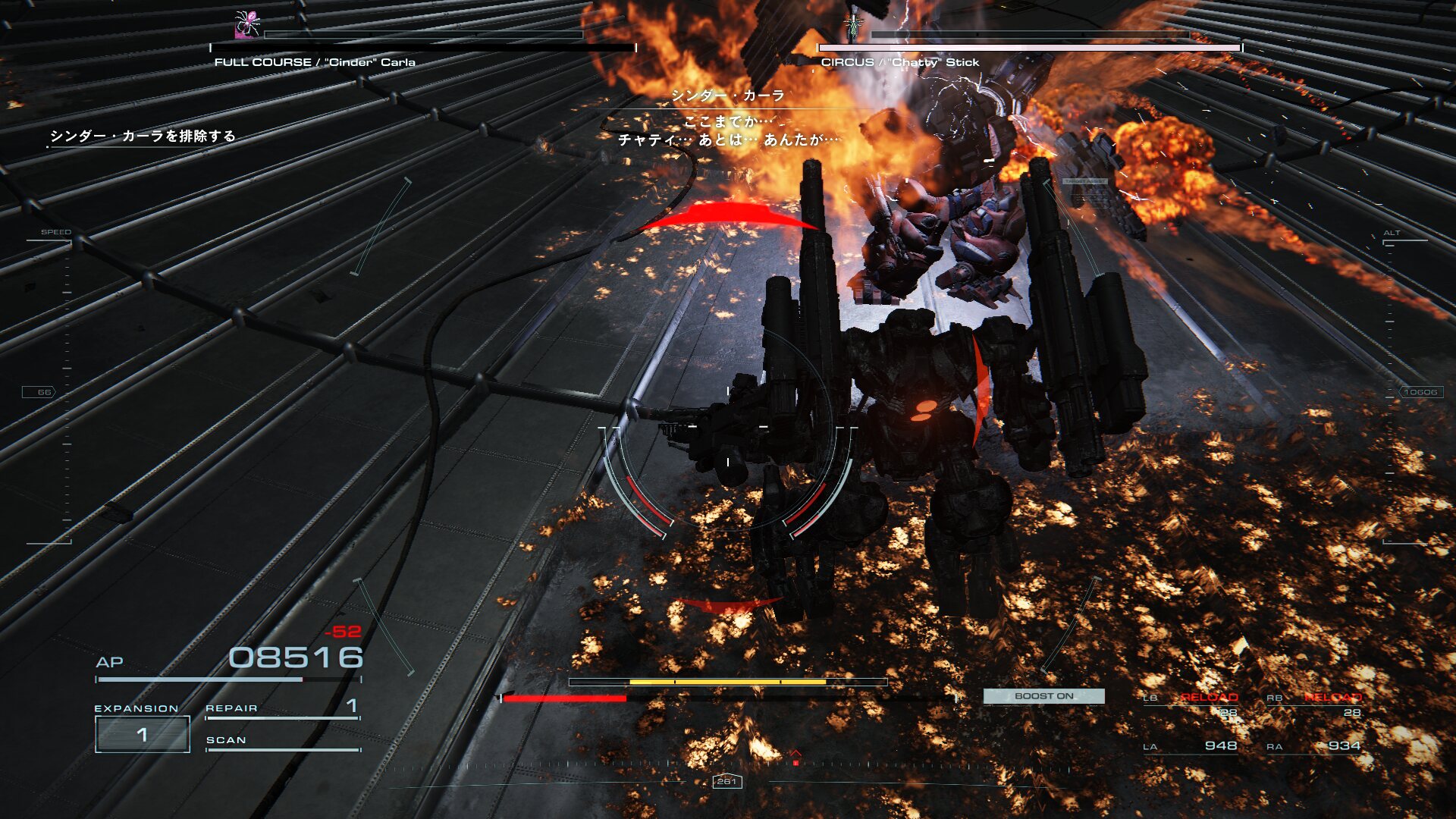The height and width of the screenshot is (819, 1456).
Task: Click the Chatty Stick emblem icon
Action: tap(854, 24)
